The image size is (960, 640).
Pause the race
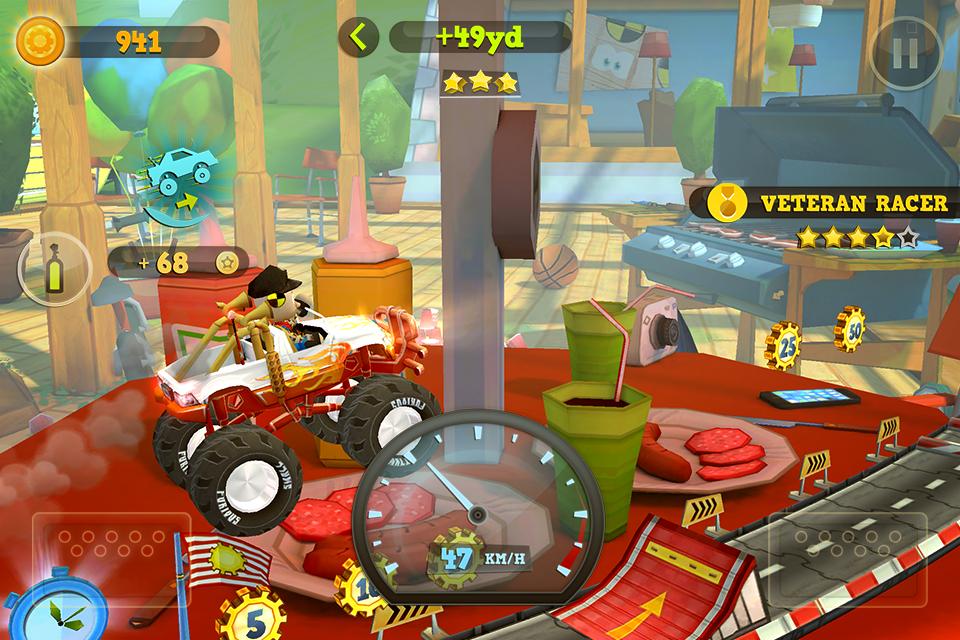(903, 53)
